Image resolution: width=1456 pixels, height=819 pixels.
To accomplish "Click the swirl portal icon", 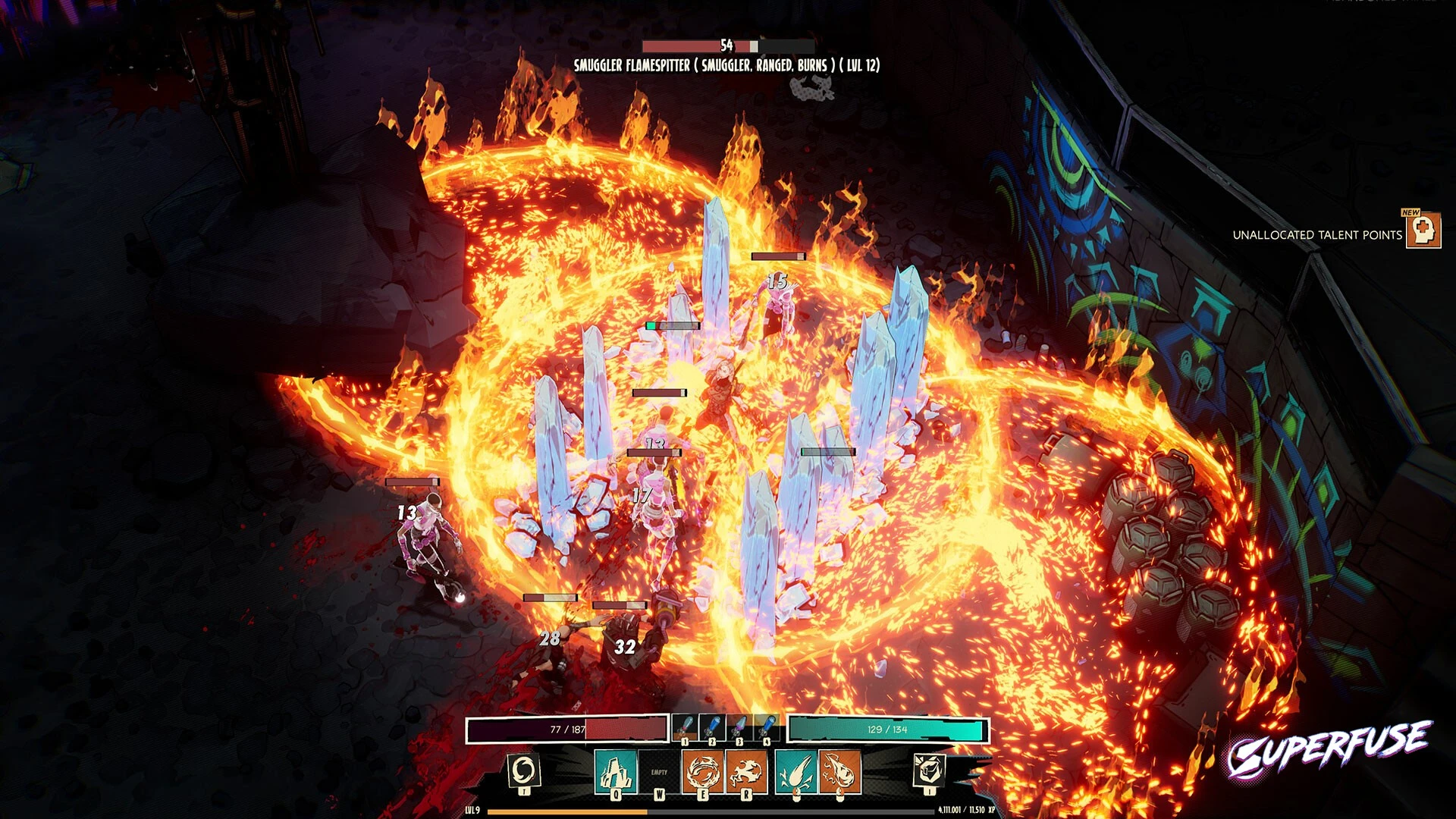I will click(x=523, y=771).
